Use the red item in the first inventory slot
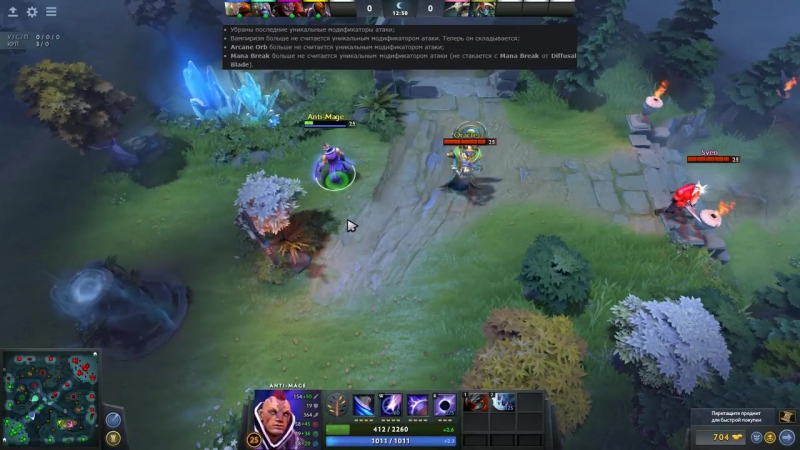Viewport: 800px width, 450px height. point(476,403)
